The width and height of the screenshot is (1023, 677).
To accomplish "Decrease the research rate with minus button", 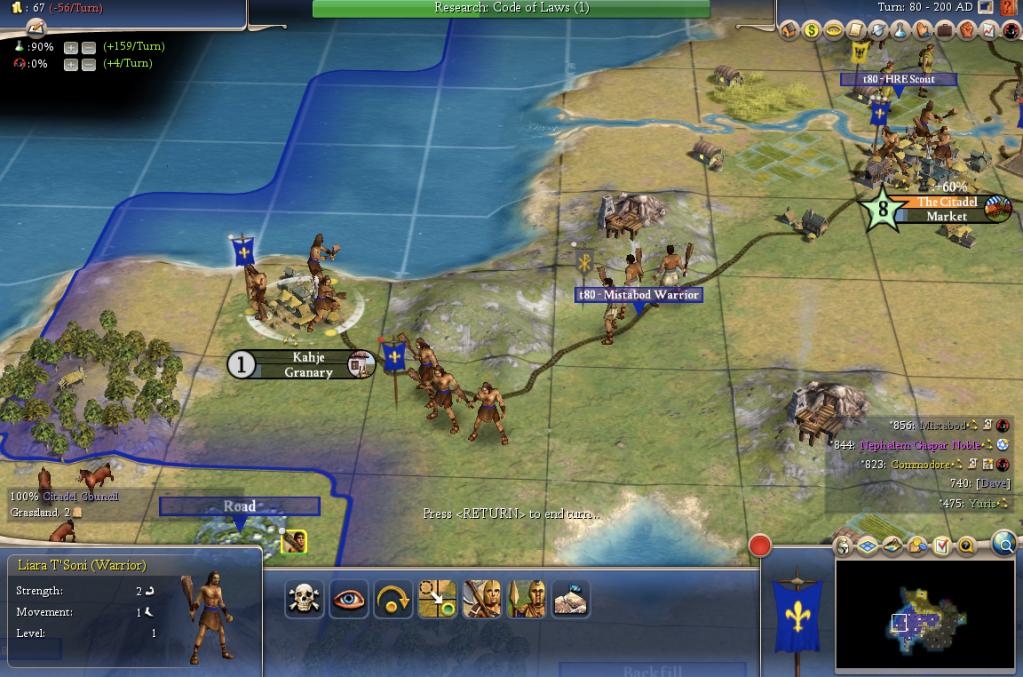I will [x=87, y=47].
